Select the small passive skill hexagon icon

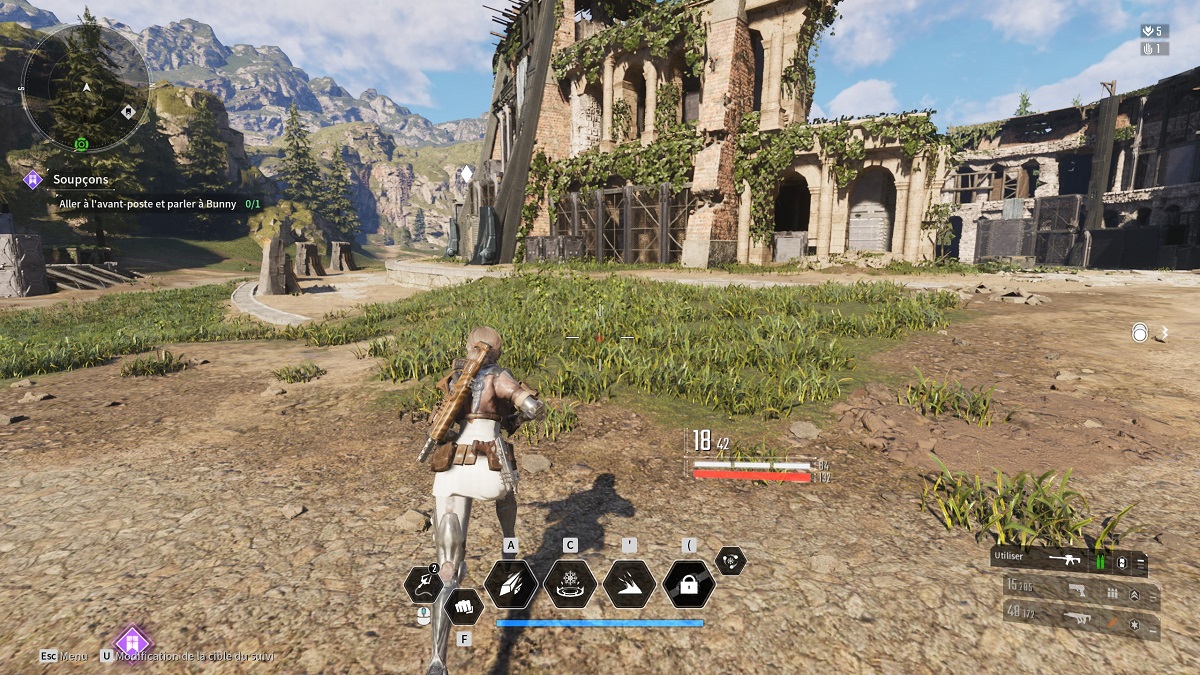(730, 561)
